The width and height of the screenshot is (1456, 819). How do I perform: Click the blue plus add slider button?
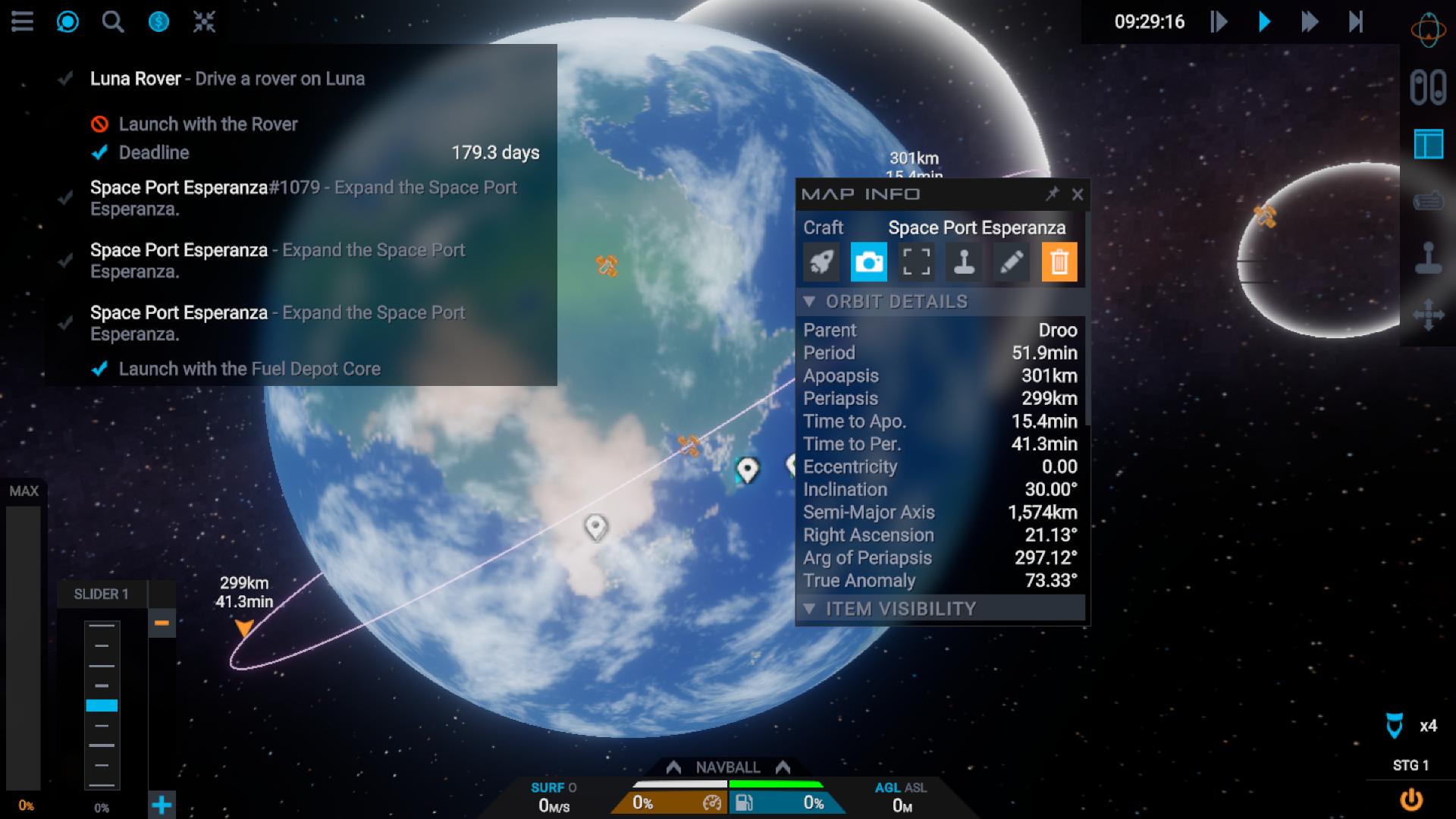click(162, 805)
